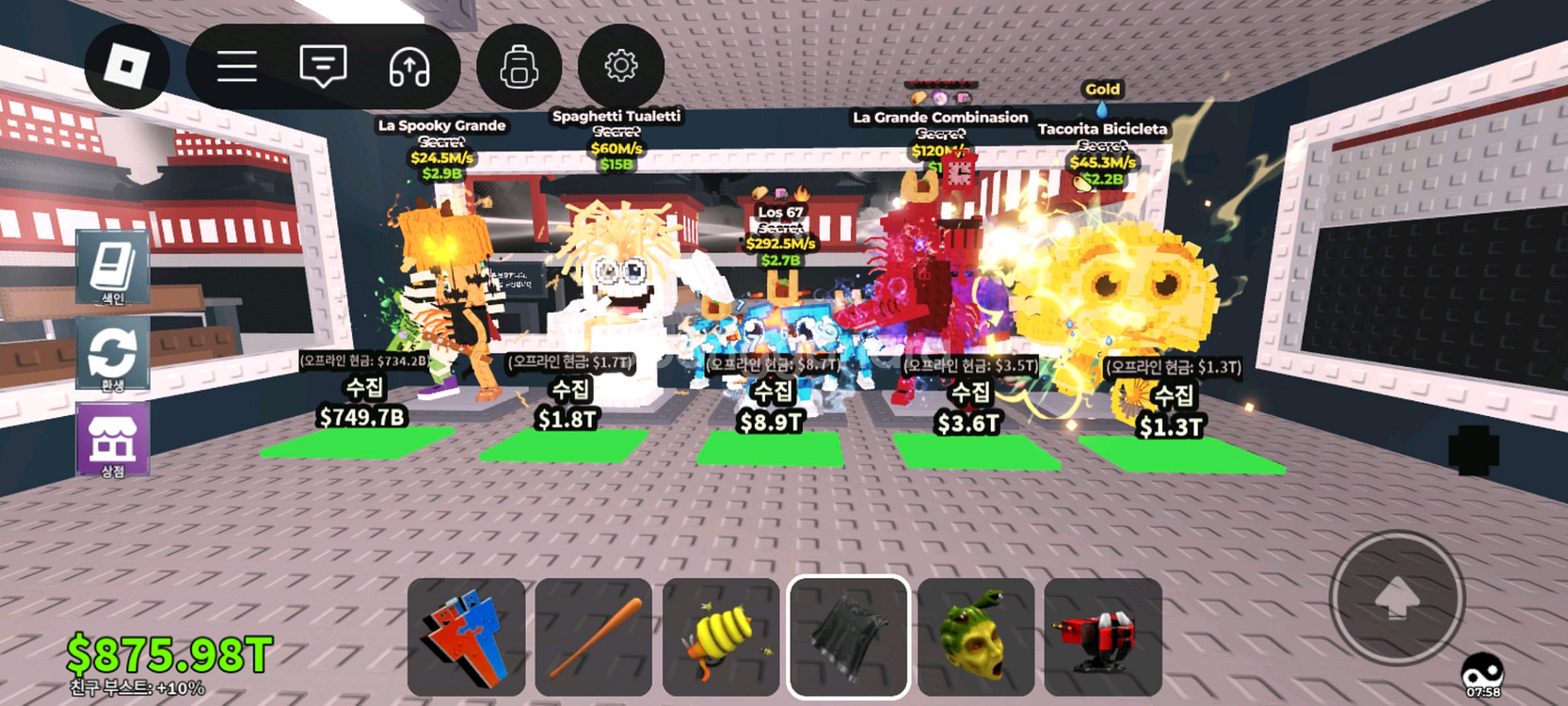Select the red sentry turret slot

(1102, 636)
